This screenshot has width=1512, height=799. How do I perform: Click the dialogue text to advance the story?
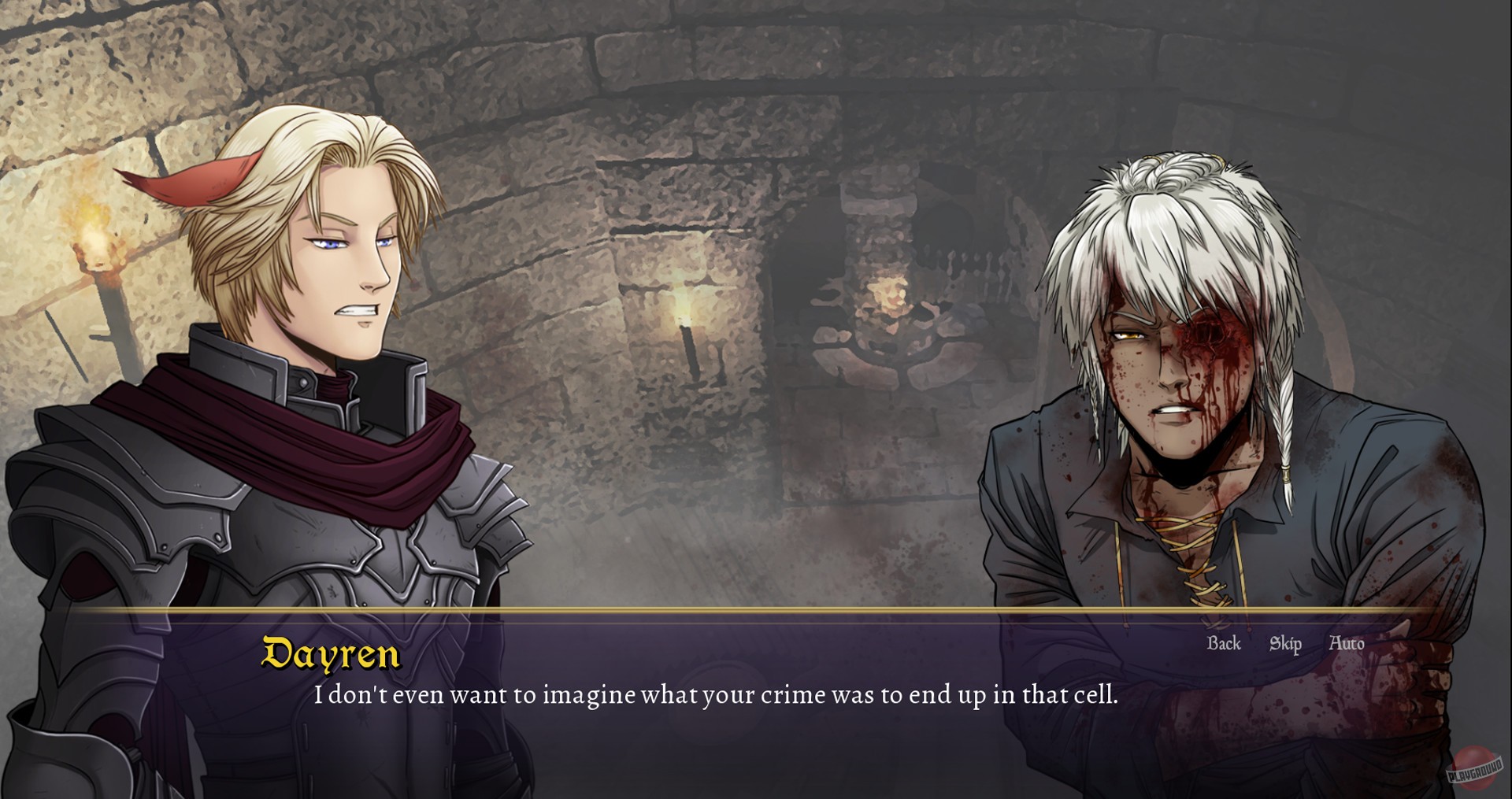coord(717,695)
